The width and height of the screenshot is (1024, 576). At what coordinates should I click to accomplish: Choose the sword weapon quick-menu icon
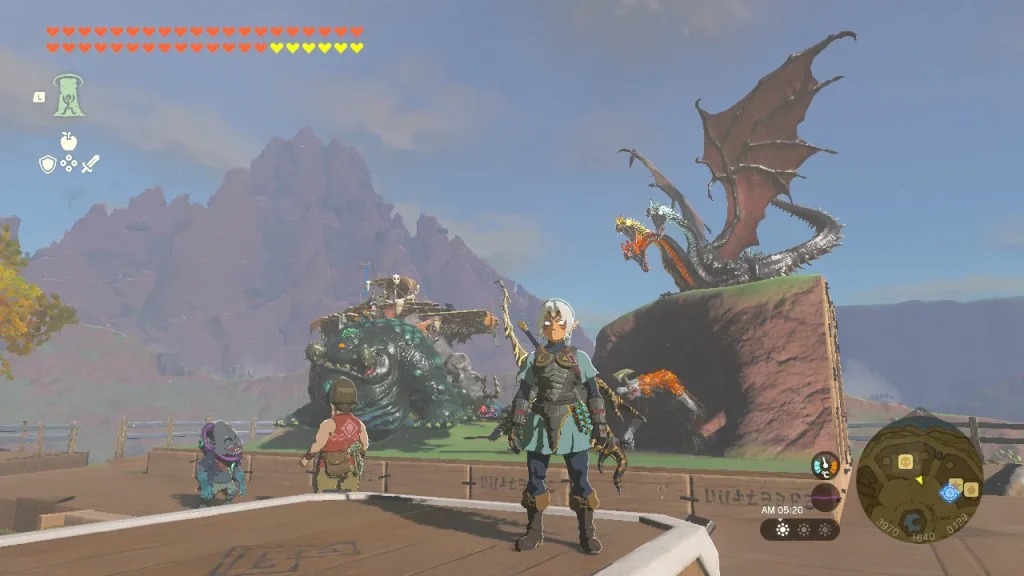90,164
